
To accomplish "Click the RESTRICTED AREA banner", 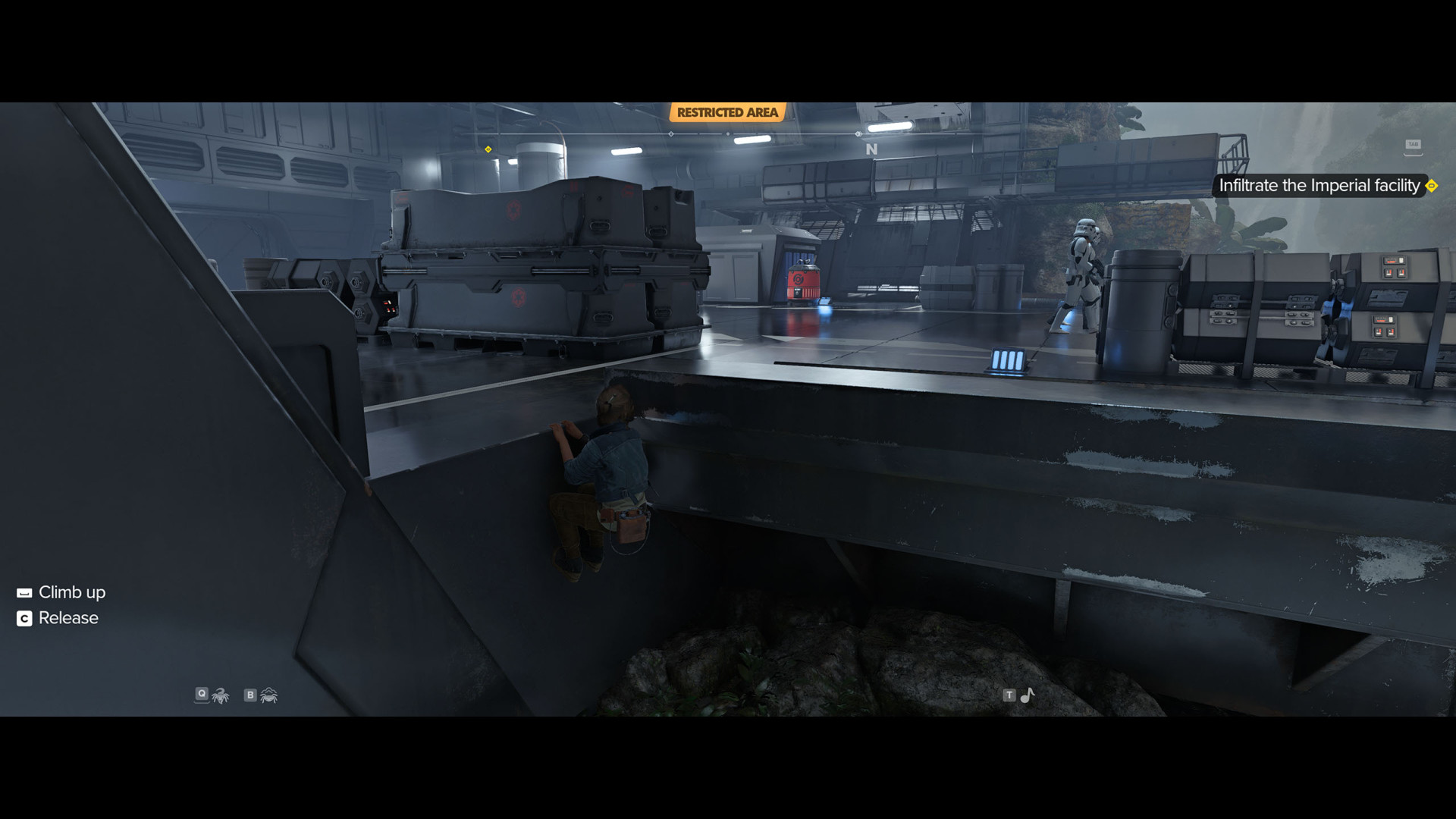I will [x=727, y=112].
